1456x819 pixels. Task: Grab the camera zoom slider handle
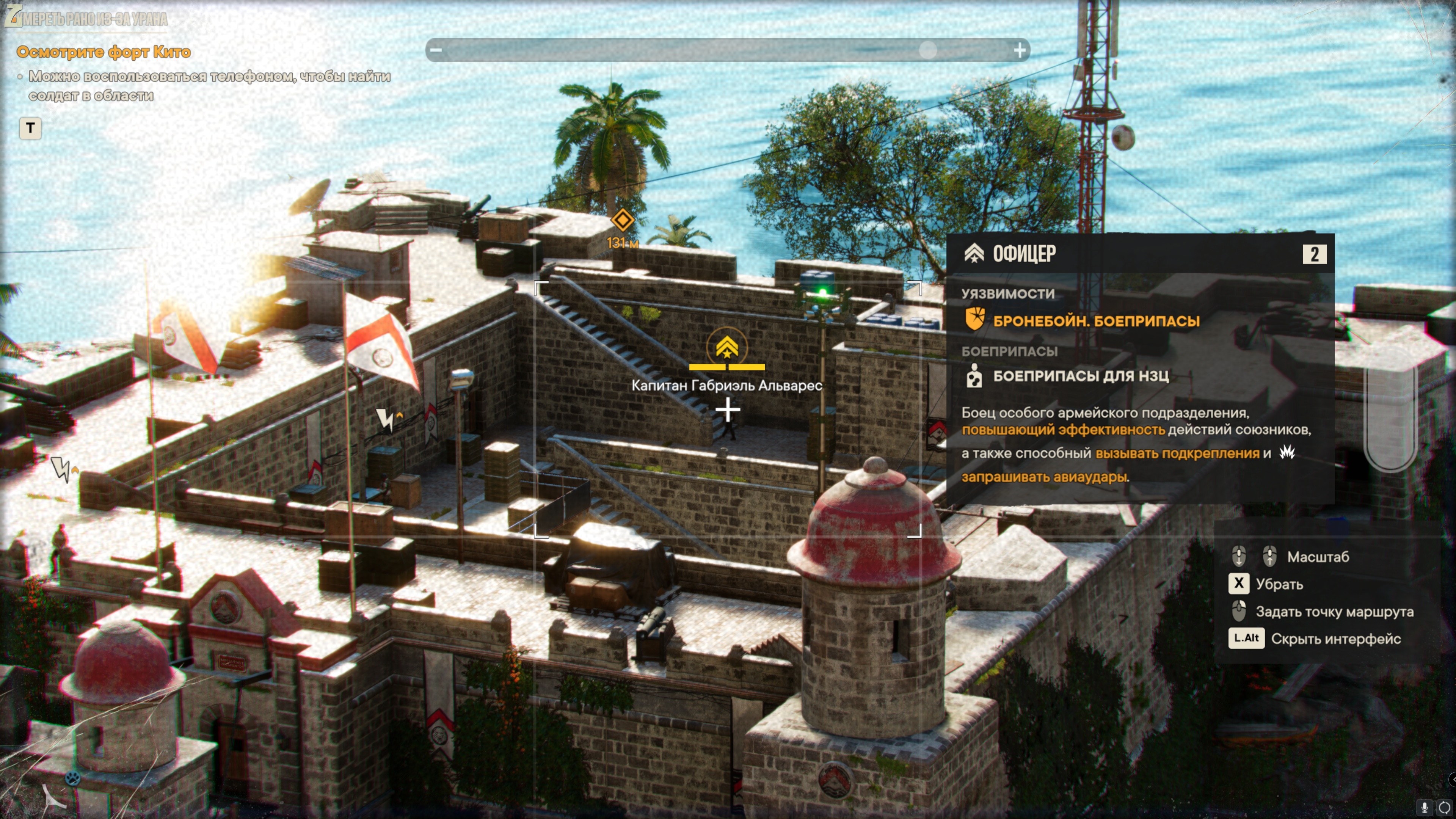(927, 50)
